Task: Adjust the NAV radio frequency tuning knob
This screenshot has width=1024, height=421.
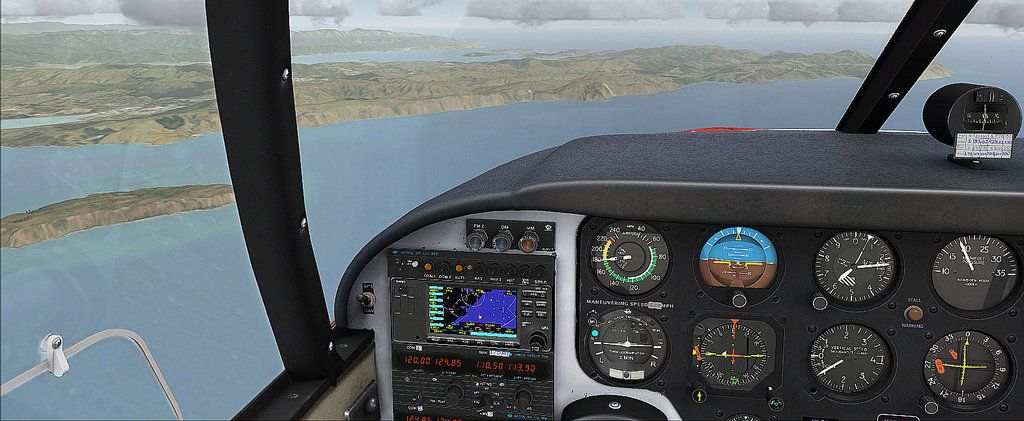Action: [522, 393]
